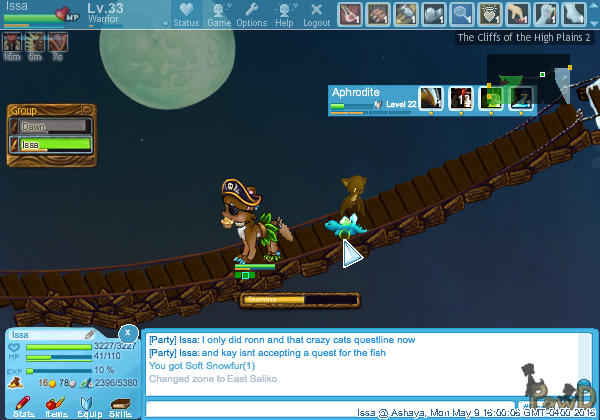Open the Status menu
Image resolution: width=600 pixels, height=420 pixels.
(x=185, y=13)
